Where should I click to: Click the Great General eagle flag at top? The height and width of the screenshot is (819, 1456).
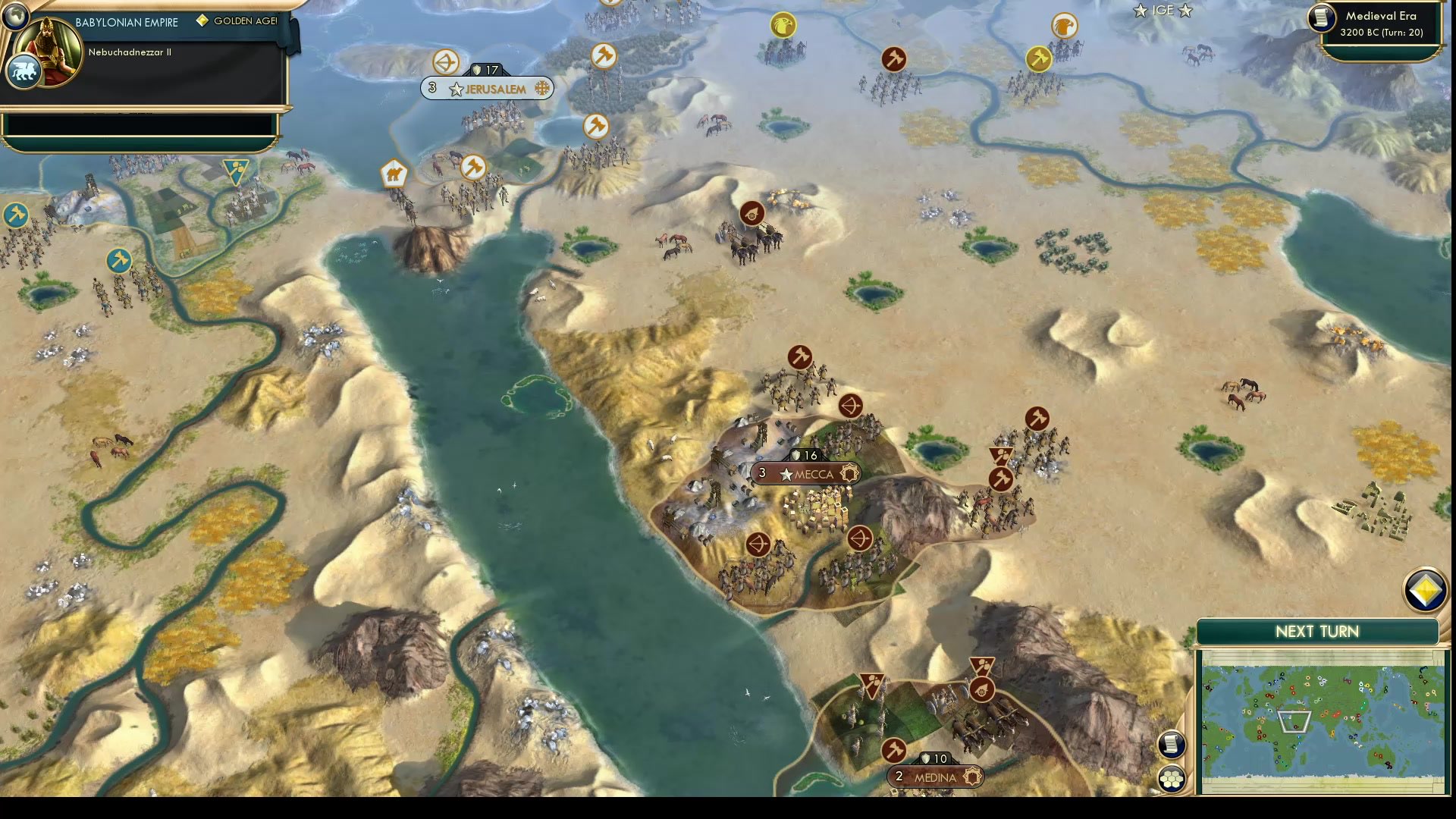click(x=783, y=26)
